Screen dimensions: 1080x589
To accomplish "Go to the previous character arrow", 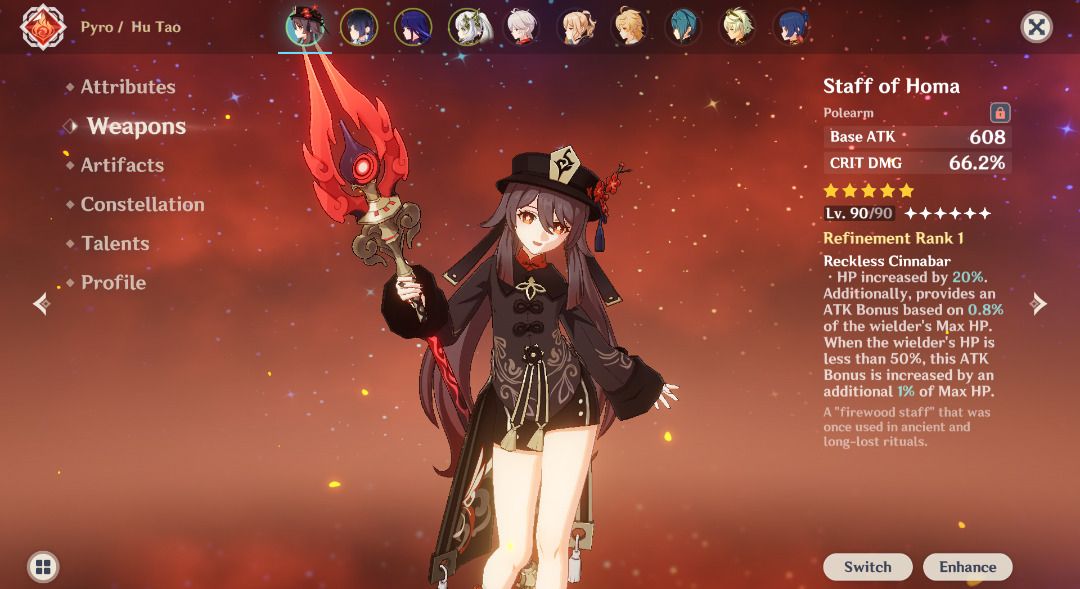I will (41, 303).
